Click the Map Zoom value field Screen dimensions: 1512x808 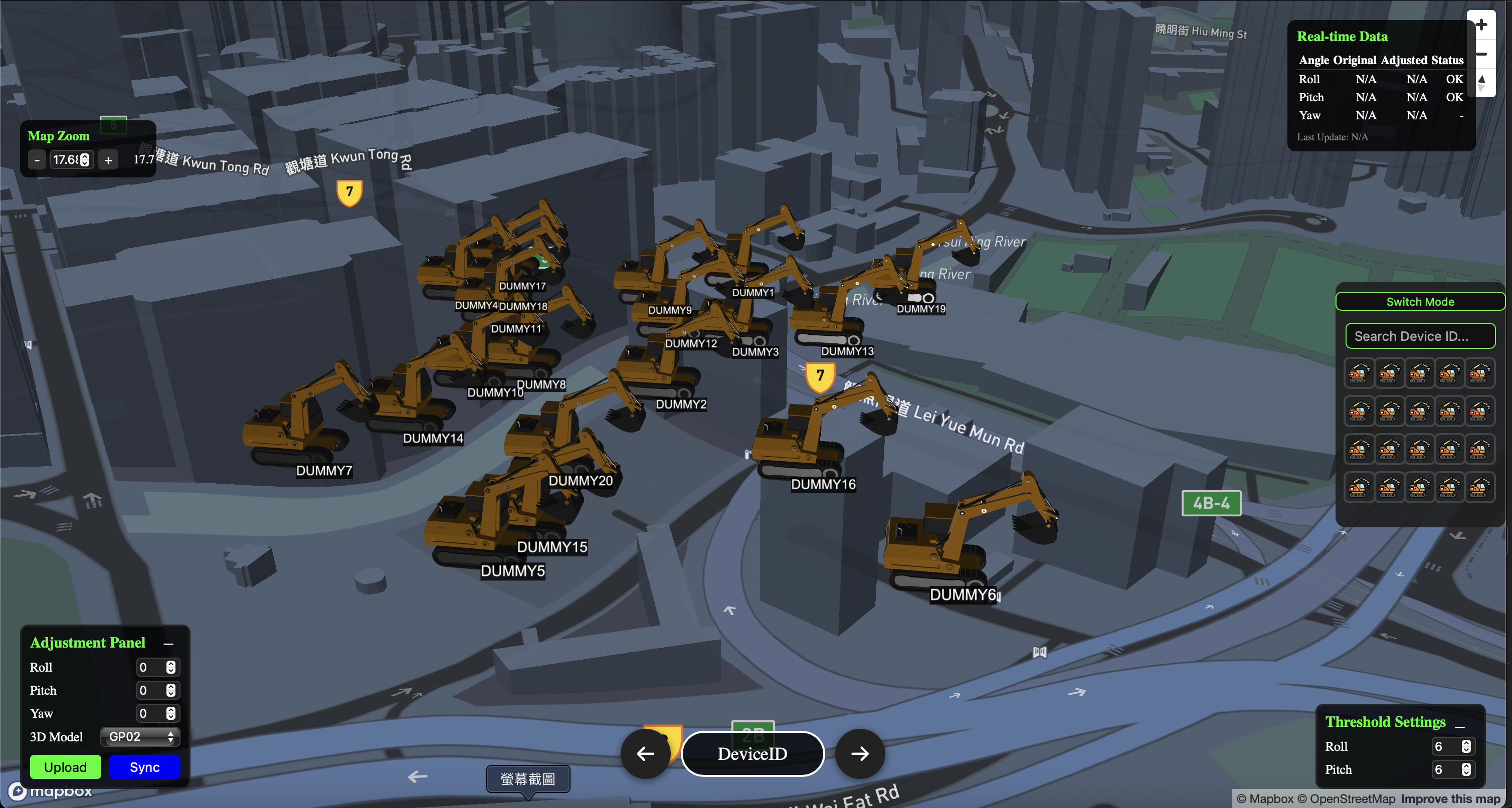click(x=66, y=159)
